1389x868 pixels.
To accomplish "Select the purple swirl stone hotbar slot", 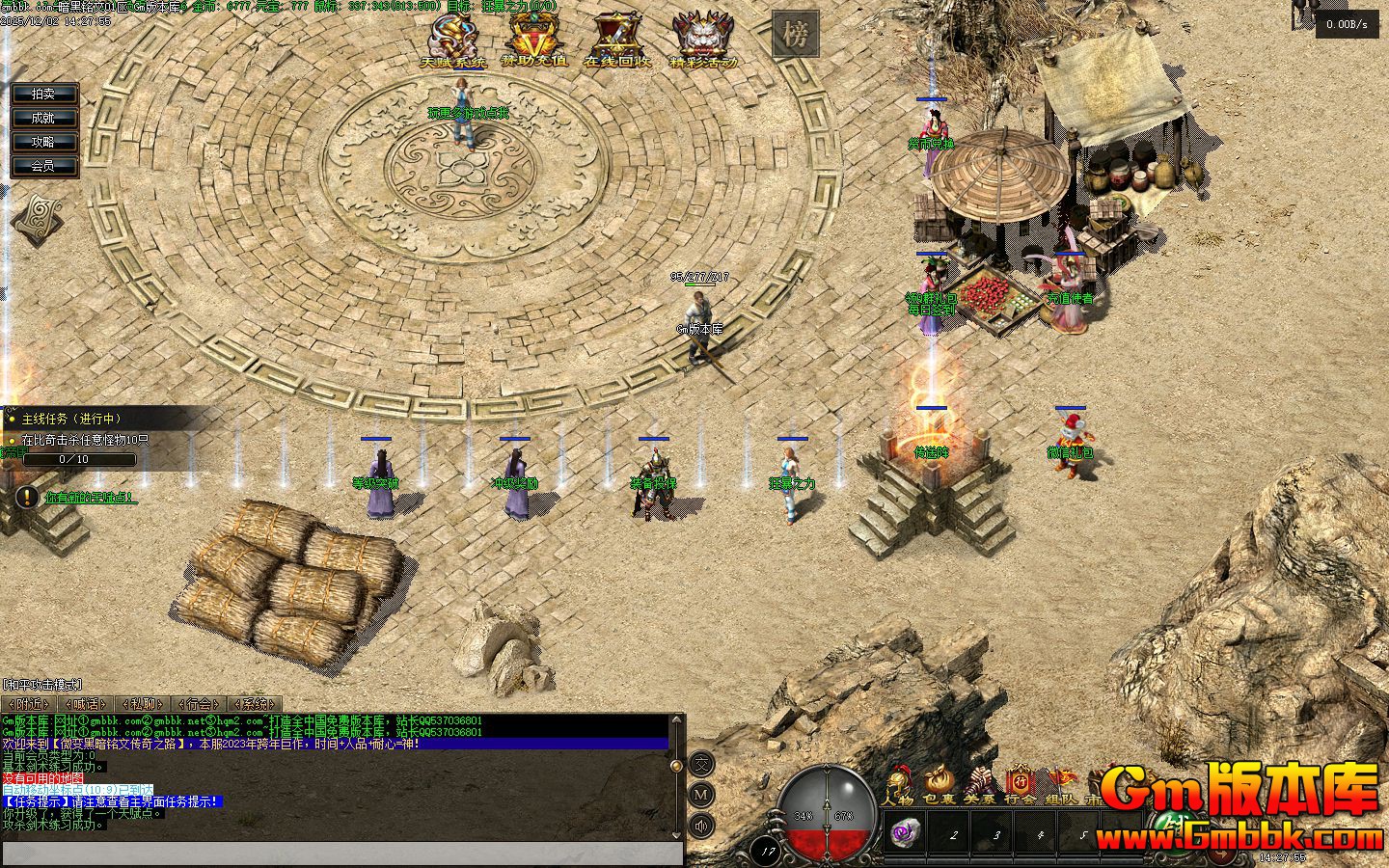I will coord(905,832).
